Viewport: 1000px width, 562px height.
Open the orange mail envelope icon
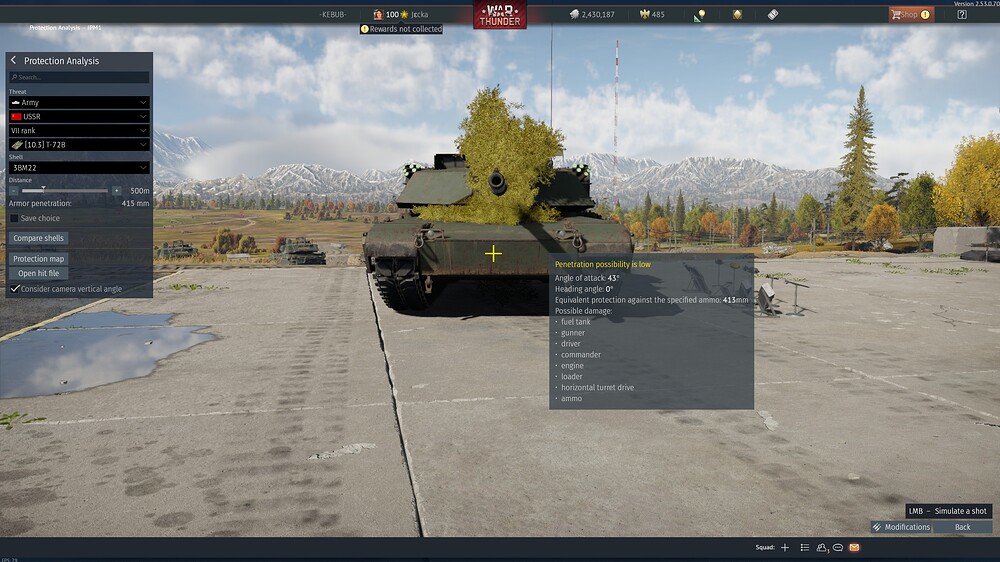854,548
